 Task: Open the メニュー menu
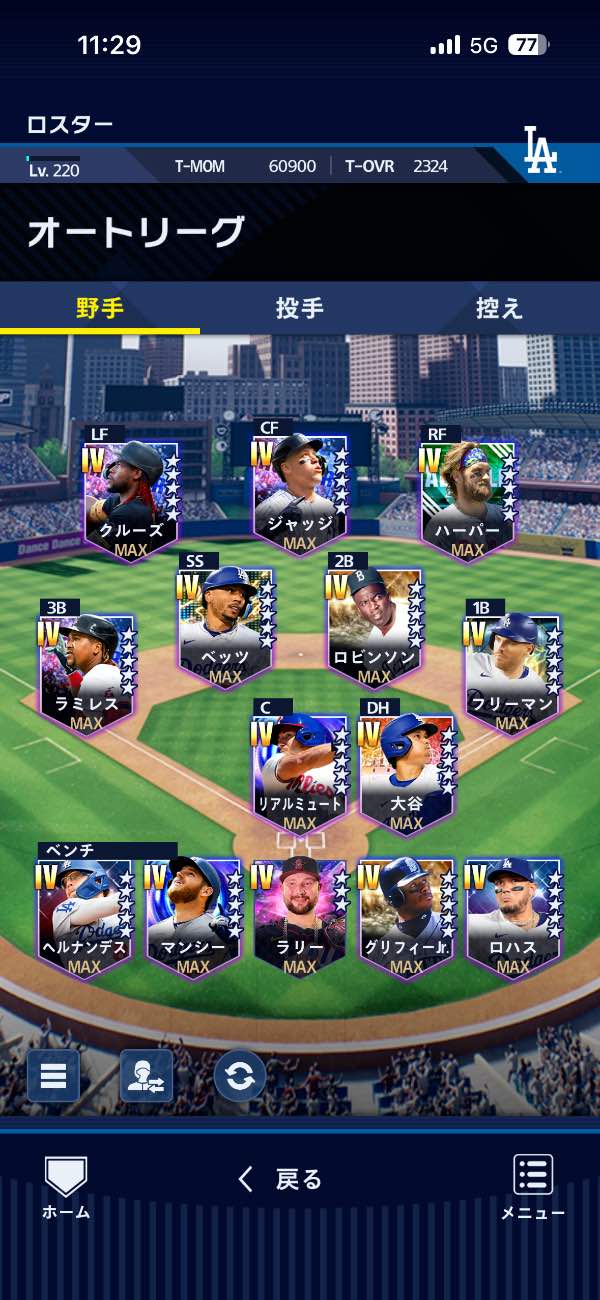click(533, 1187)
